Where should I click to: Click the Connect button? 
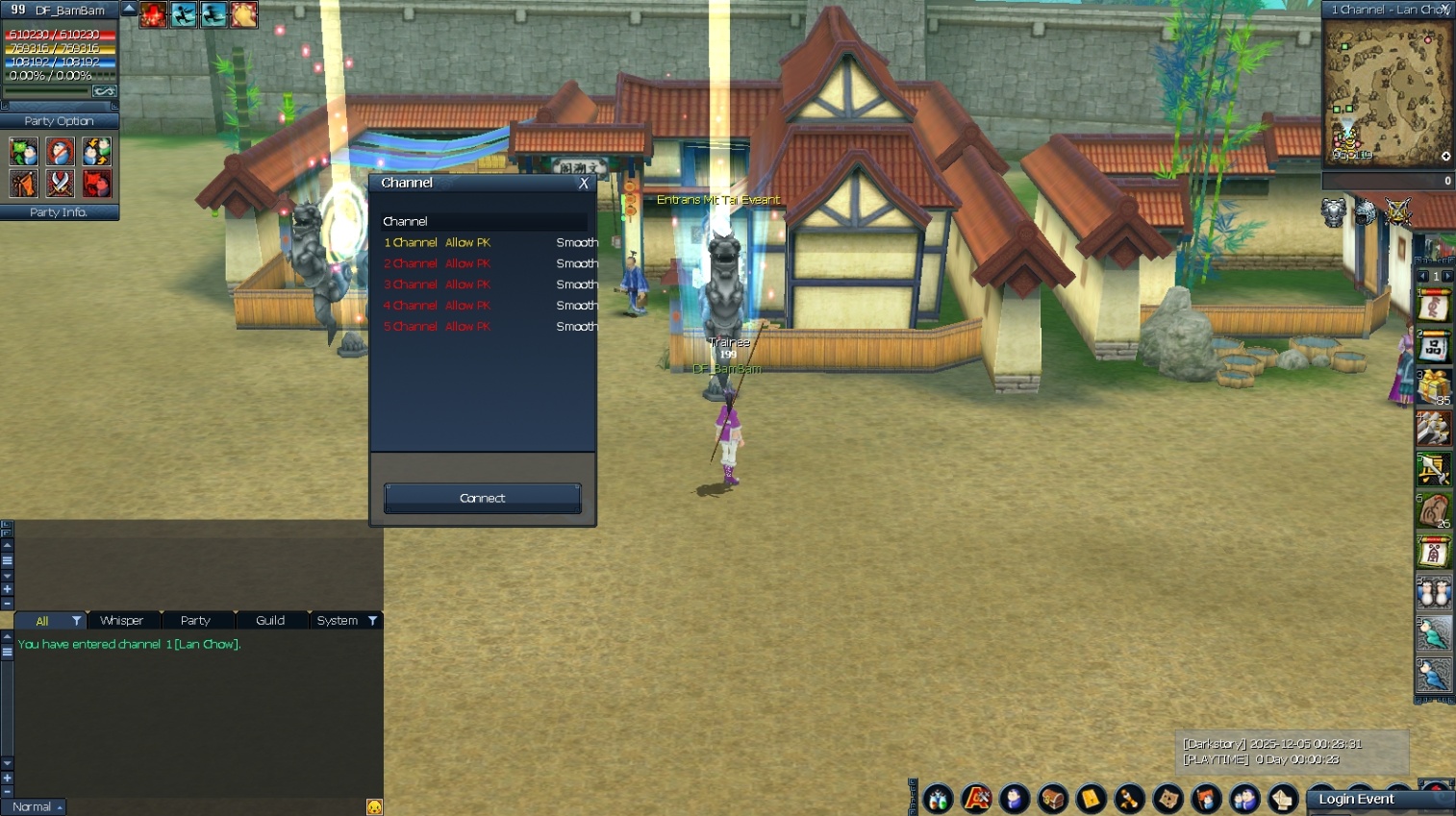point(482,498)
